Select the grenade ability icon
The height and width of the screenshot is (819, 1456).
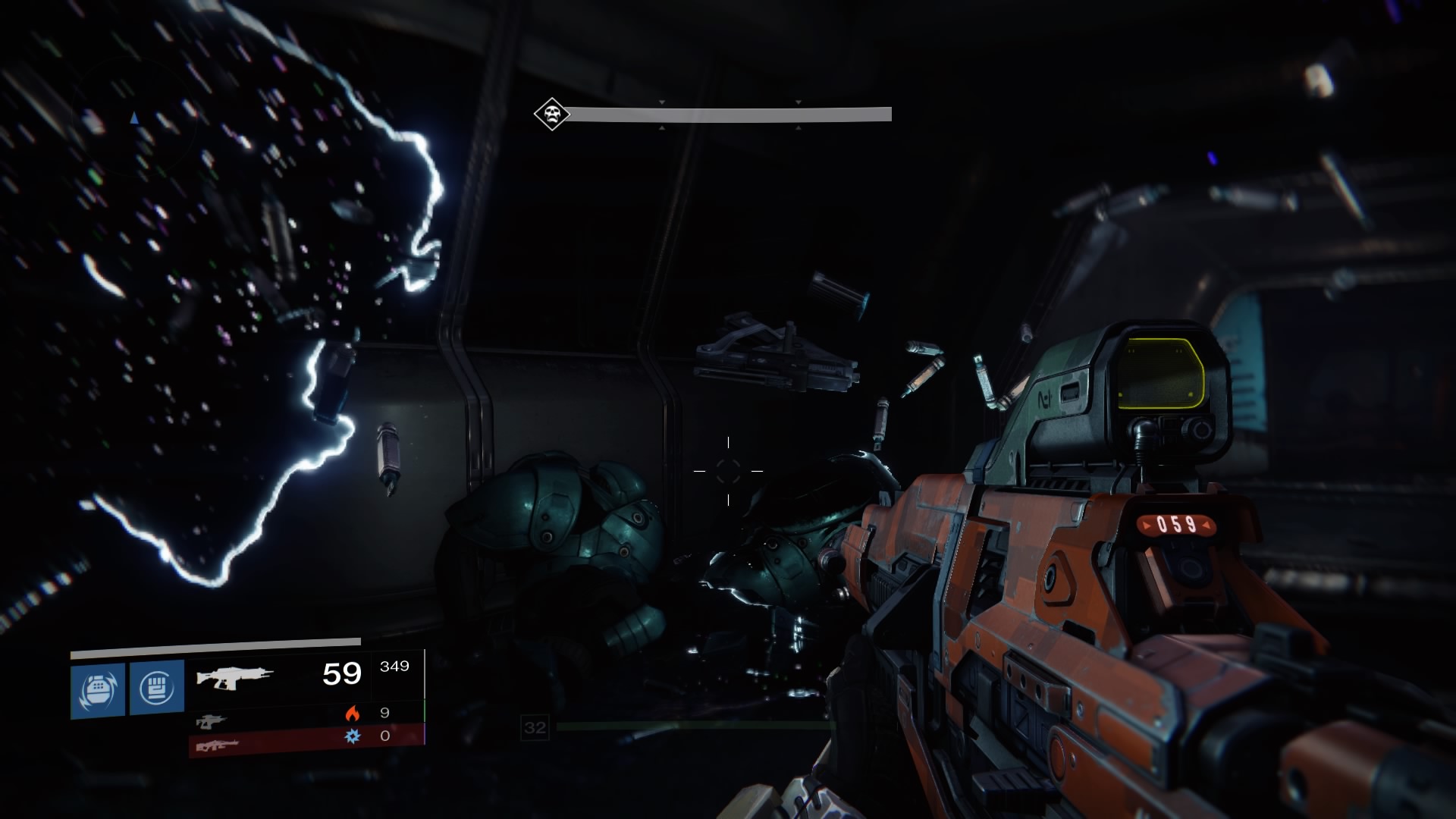[98, 689]
